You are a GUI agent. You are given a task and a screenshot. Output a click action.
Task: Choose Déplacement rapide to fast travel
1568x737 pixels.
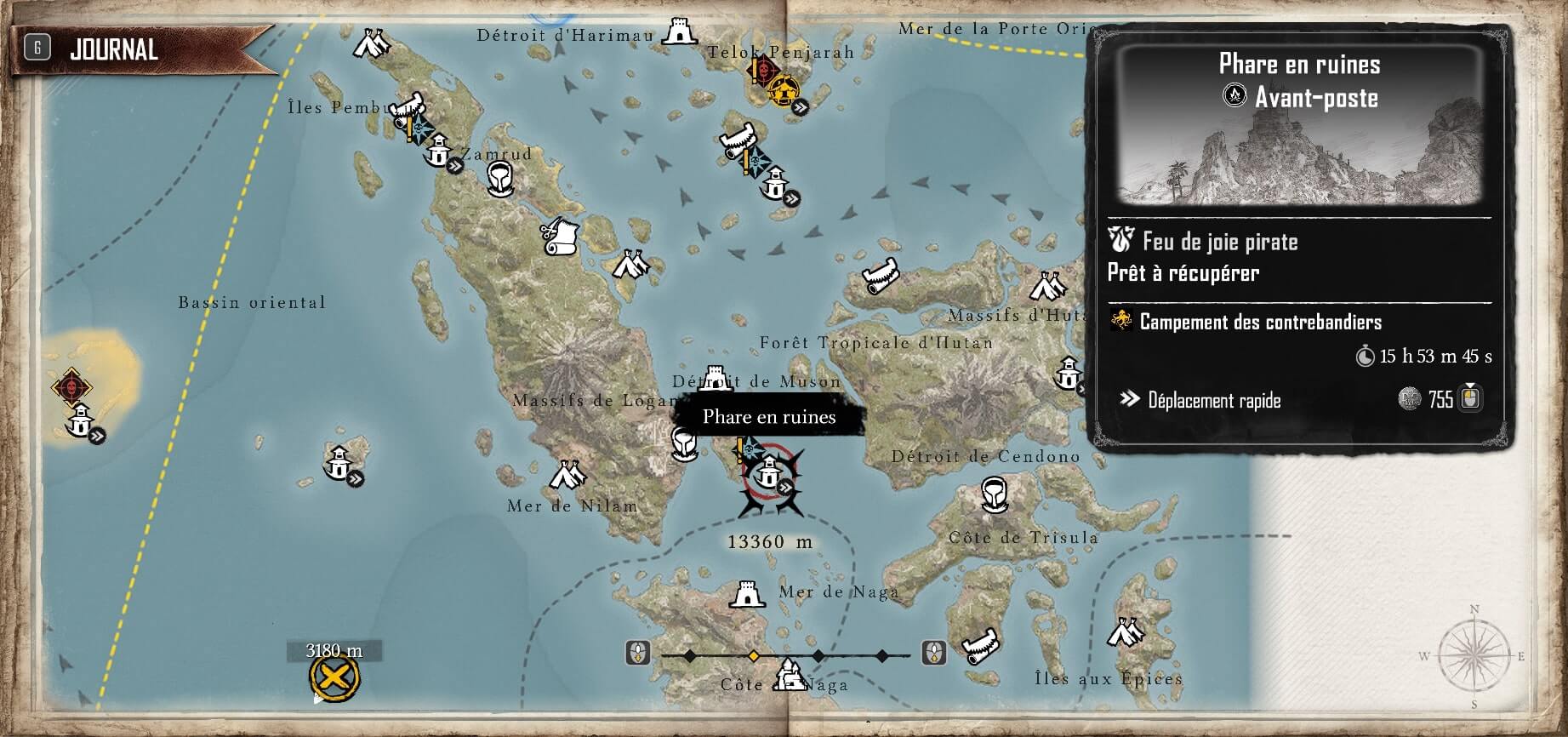[1214, 400]
